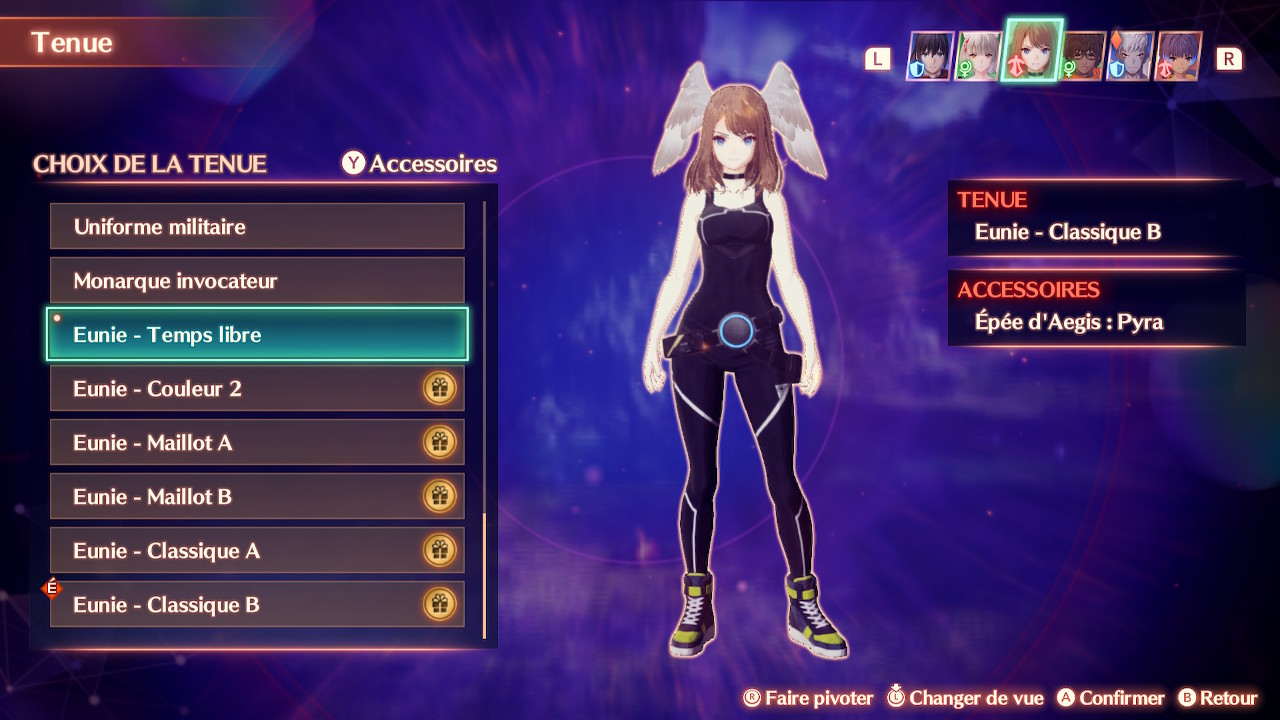Choose Eunie - Maillot A outfit

(x=257, y=443)
